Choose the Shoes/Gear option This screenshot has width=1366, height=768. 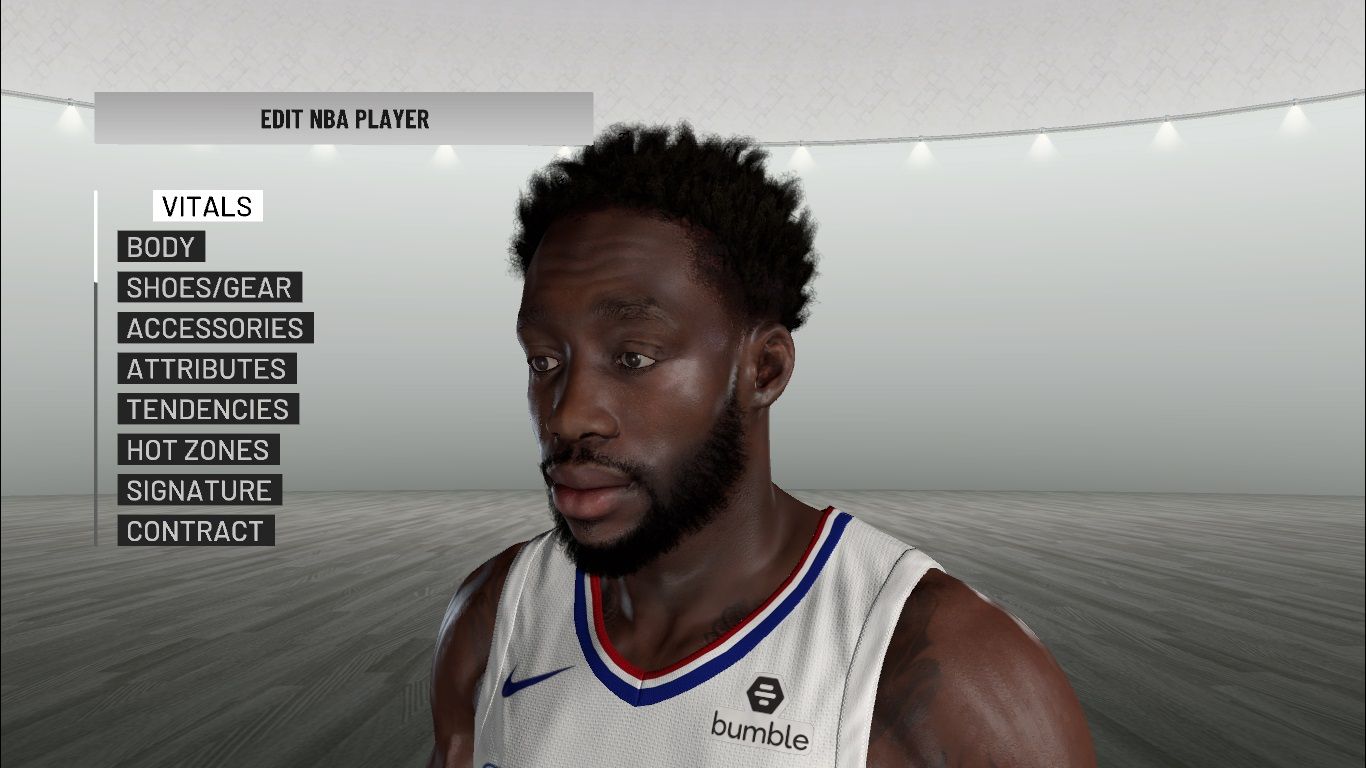(209, 288)
